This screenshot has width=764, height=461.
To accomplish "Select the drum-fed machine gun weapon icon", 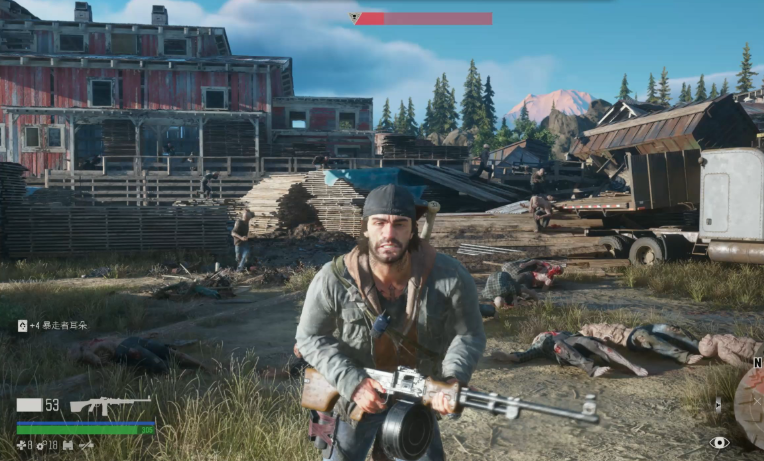I will (109, 406).
